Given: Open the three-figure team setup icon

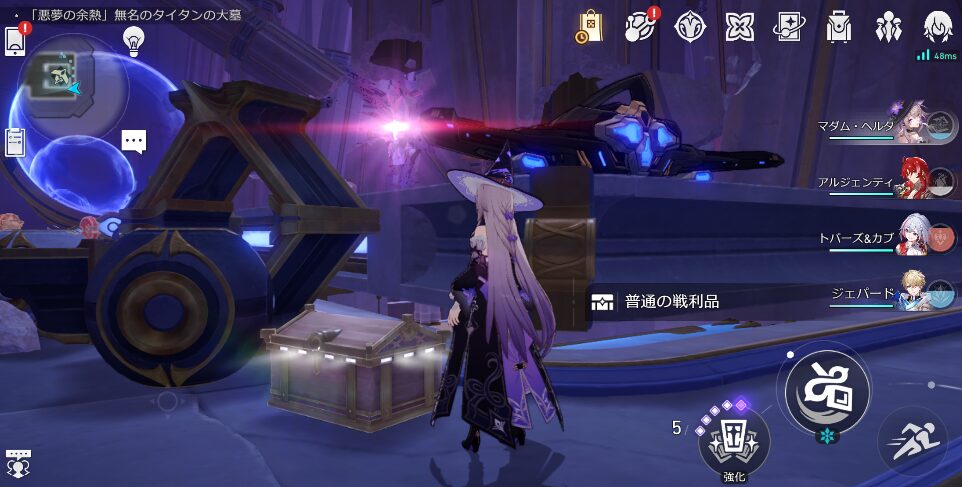Looking at the screenshot, I should point(888,26).
